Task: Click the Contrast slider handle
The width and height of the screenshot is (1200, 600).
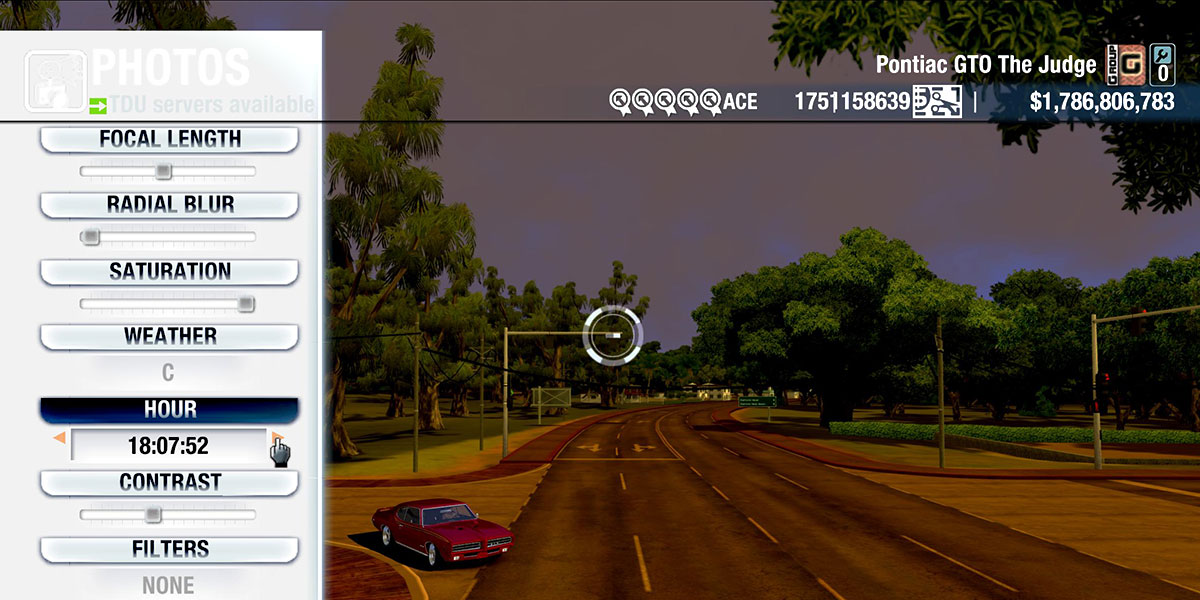Action: [152, 515]
